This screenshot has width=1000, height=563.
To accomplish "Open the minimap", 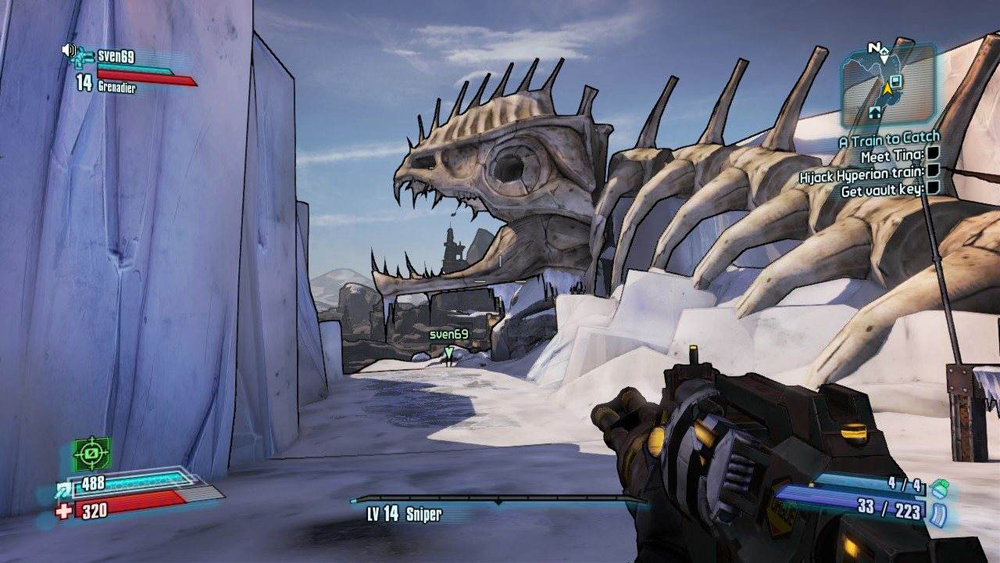I will click(887, 84).
